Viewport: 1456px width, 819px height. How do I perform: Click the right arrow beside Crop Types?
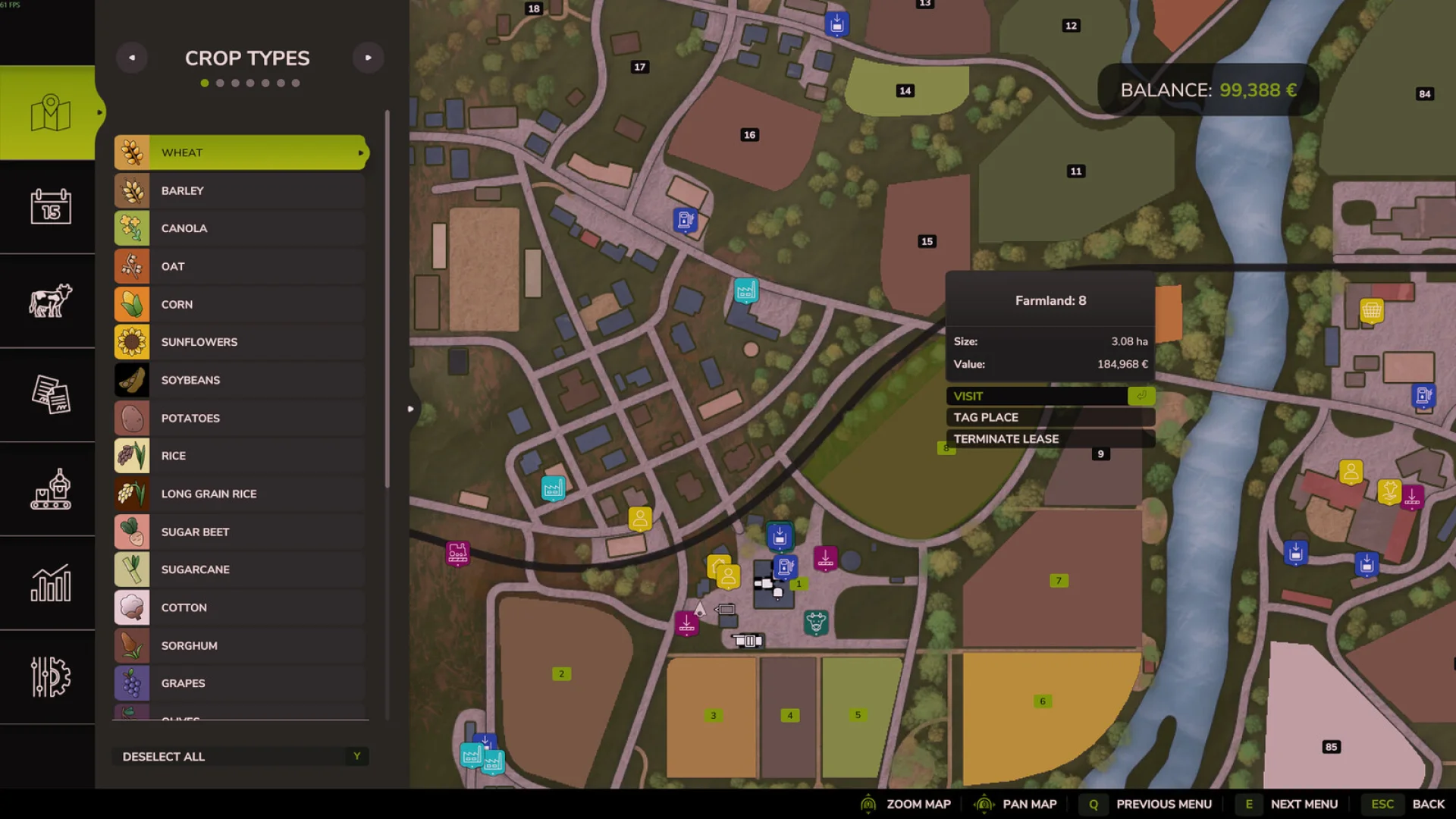369,58
